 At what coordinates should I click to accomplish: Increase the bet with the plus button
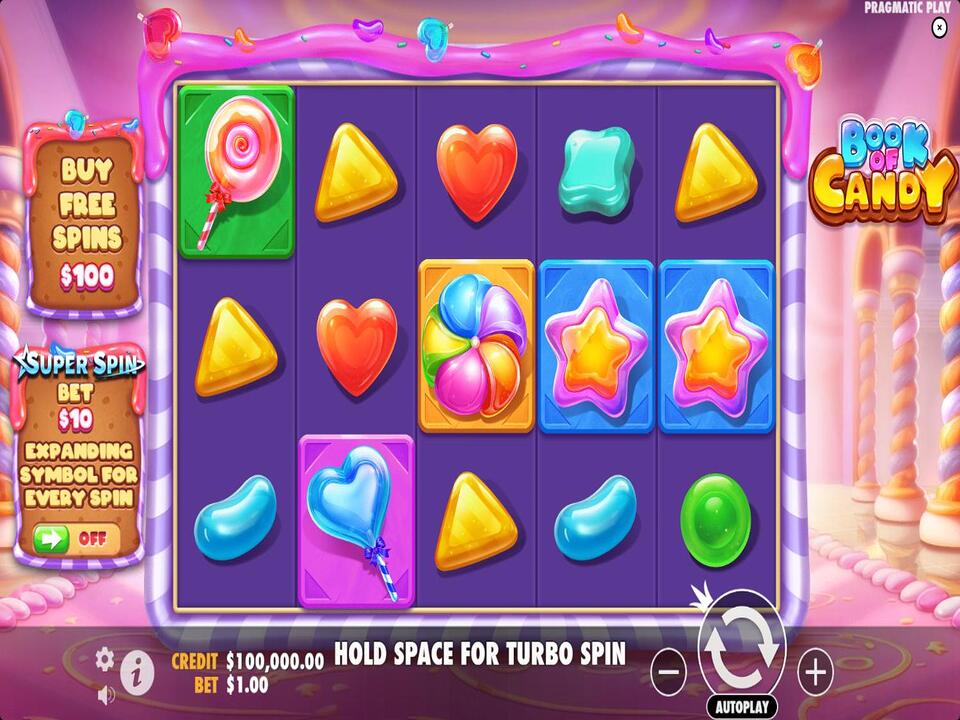[816, 671]
